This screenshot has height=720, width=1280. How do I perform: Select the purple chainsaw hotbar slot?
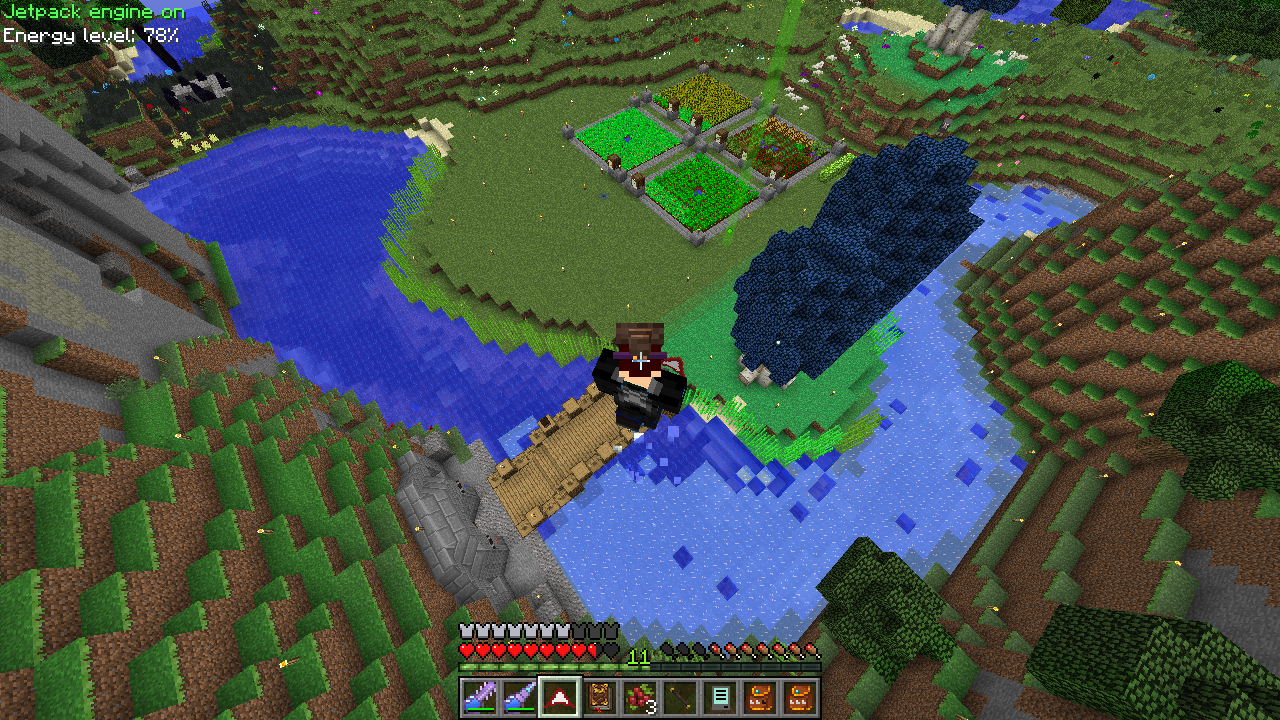(480, 697)
